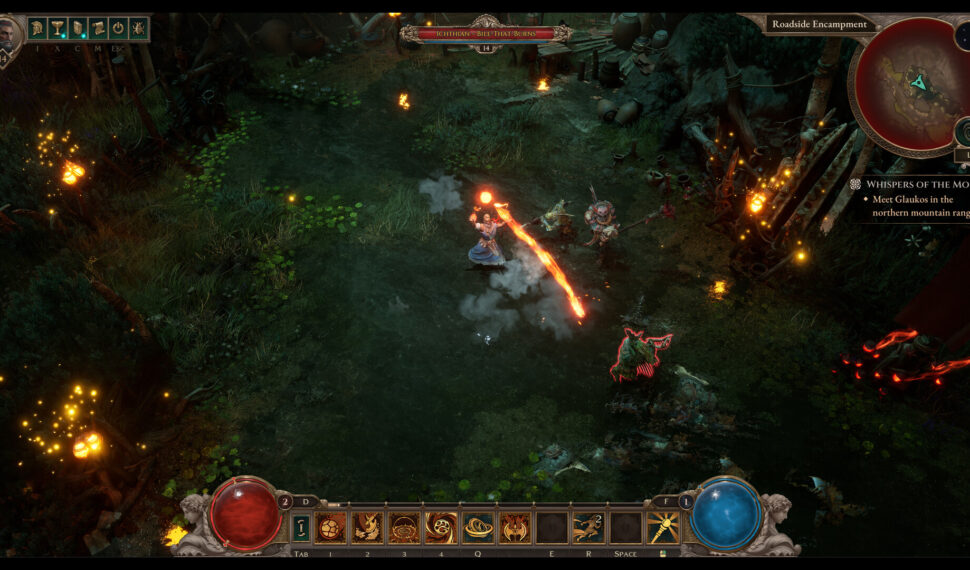Select the Whispers of the Mountain quest tracker

tap(908, 184)
